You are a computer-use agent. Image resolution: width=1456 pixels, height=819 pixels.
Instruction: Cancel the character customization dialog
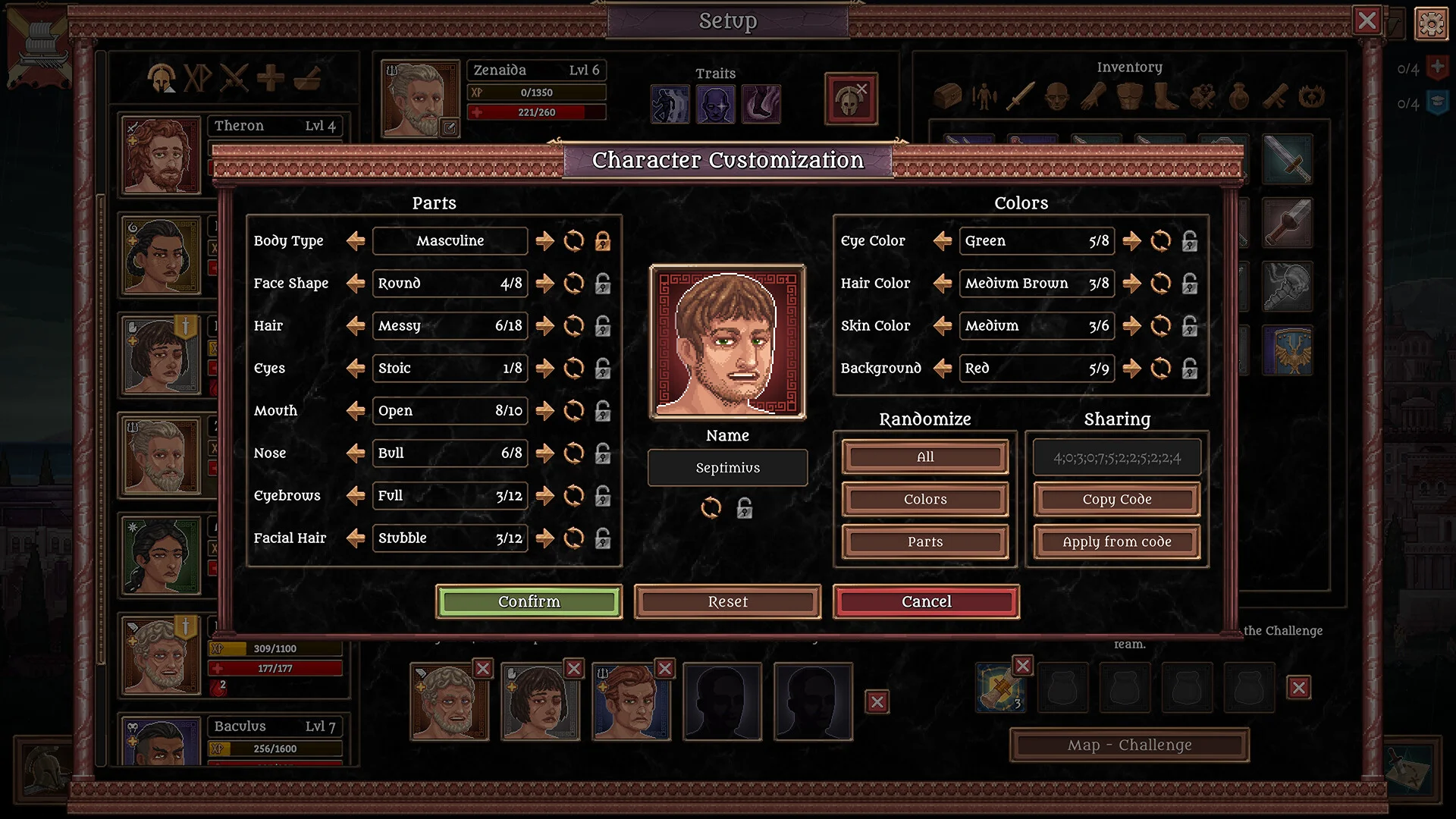pyautogui.click(x=926, y=601)
